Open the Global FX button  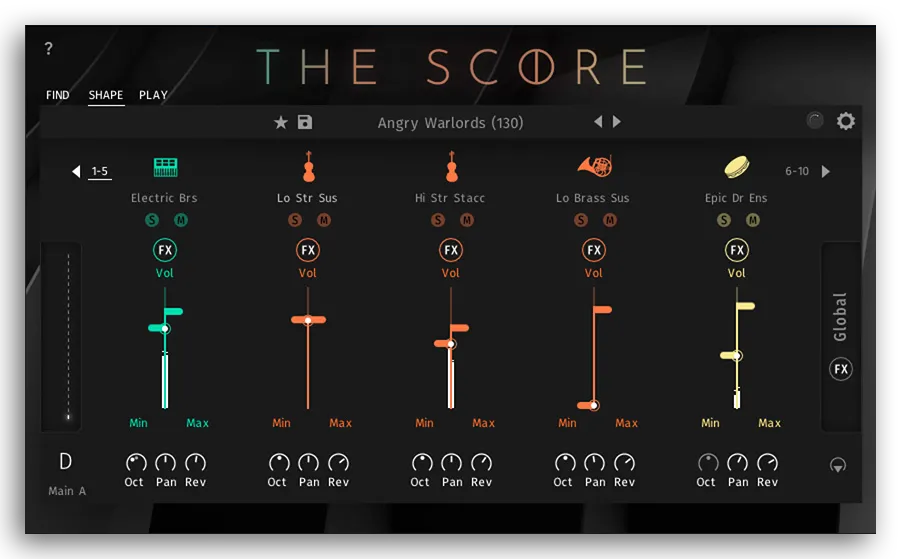[x=841, y=369]
